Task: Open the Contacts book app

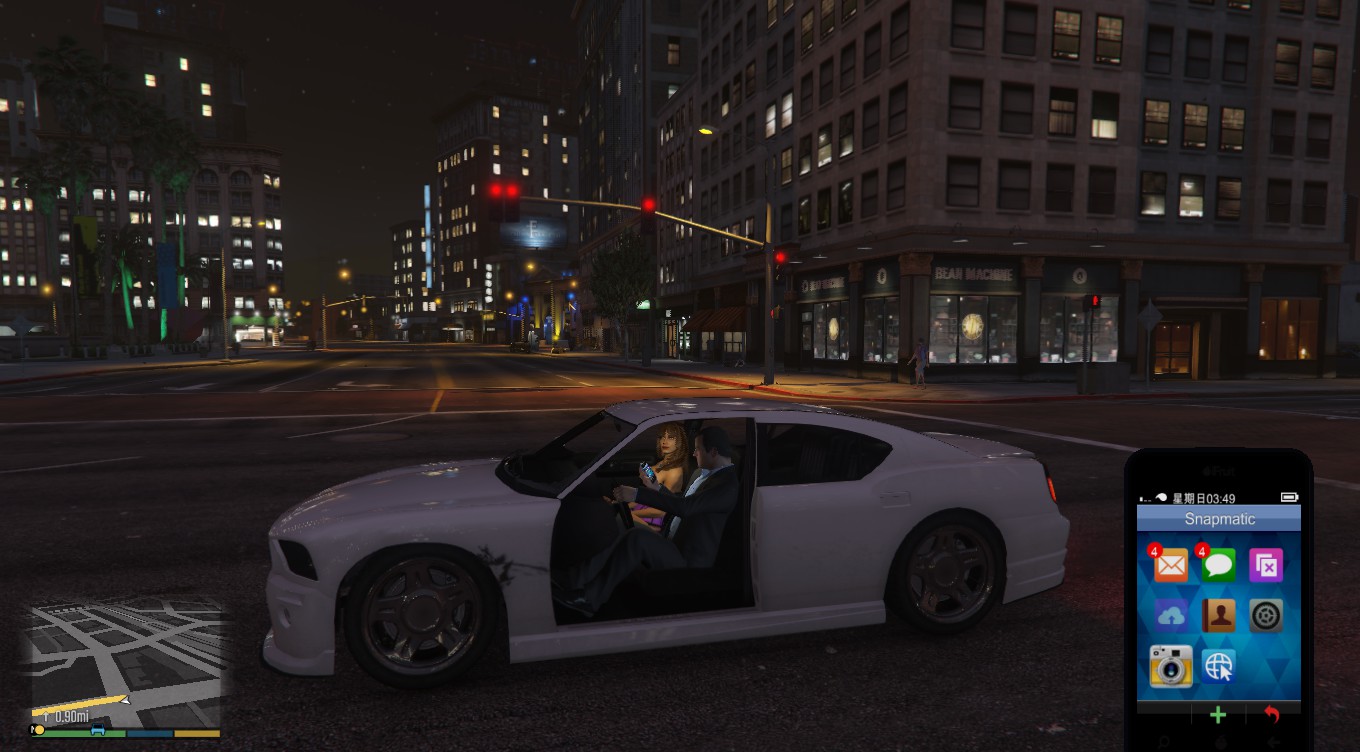Action: [x=1218, y=615]
